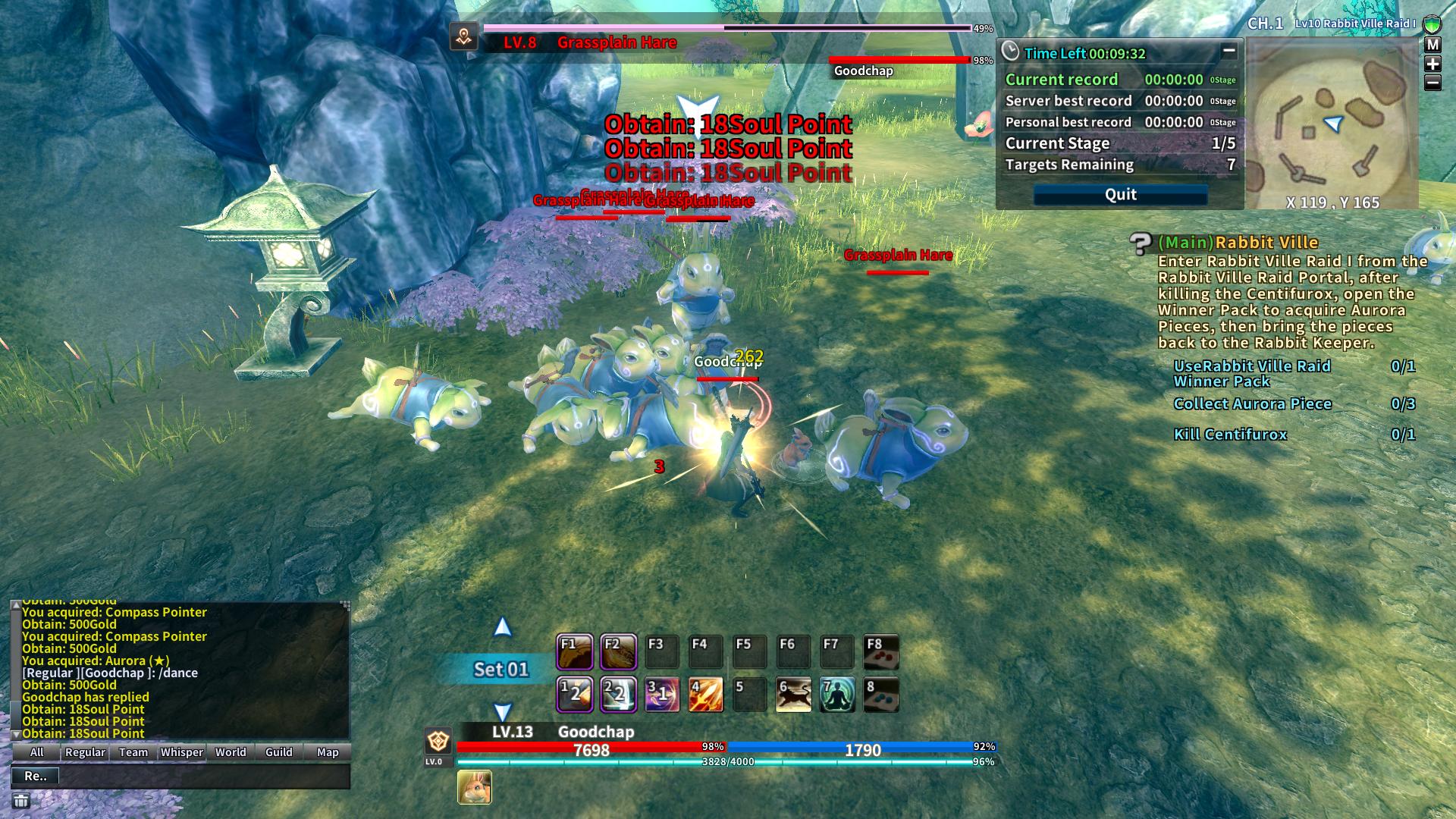Image resolution: width=1456 pixels, height=819 pixels.
Task: Use the meditation skill in slot 7
Action: tap(837, 695)
